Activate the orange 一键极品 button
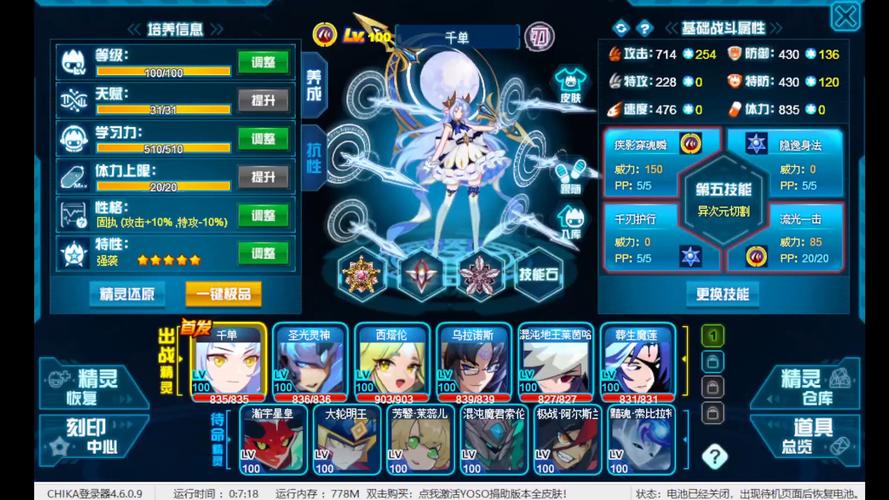889x500 pixels. (x=223, y=293)
